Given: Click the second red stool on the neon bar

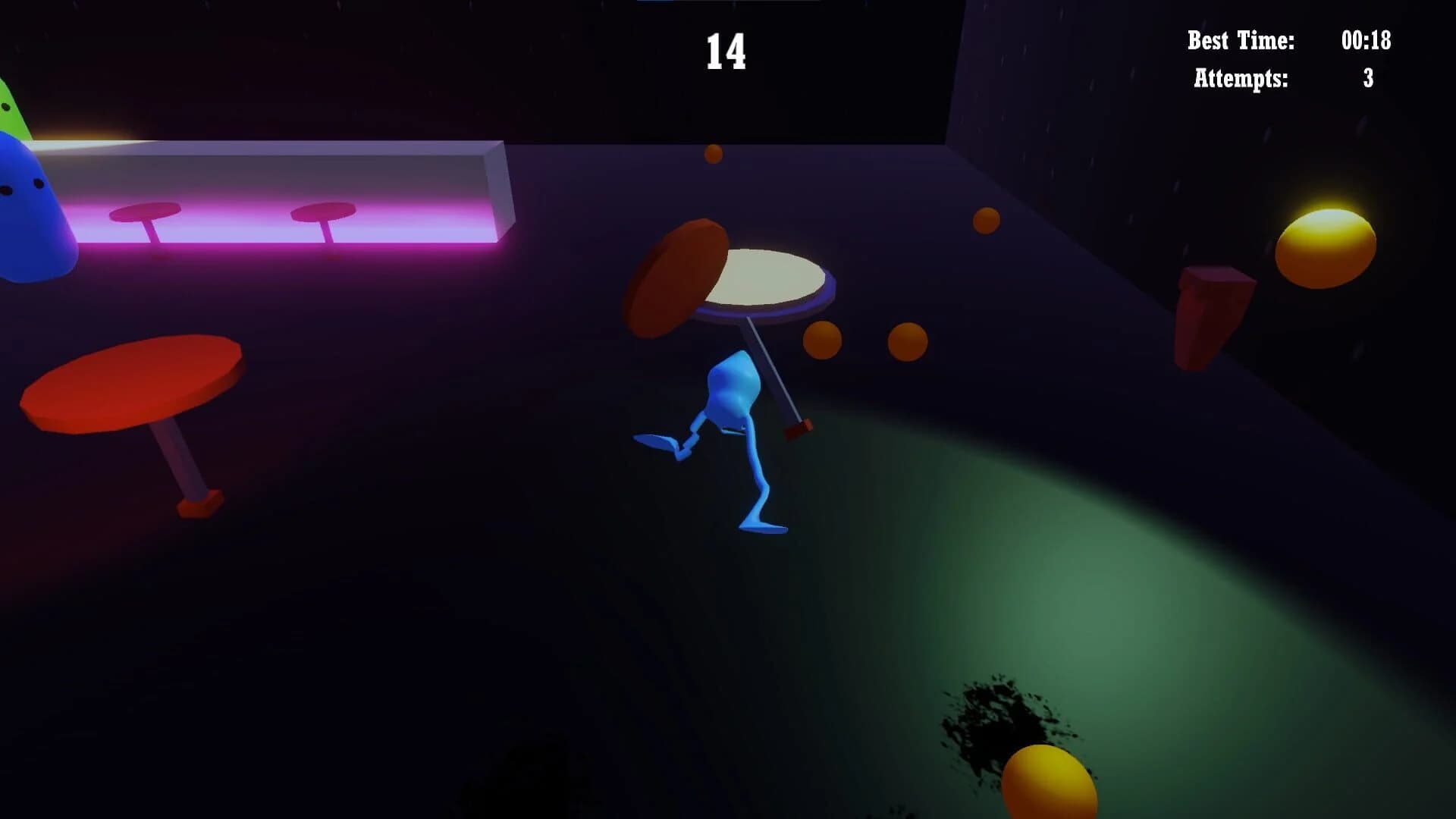Looking at the screenshot, I should (322, 212).
